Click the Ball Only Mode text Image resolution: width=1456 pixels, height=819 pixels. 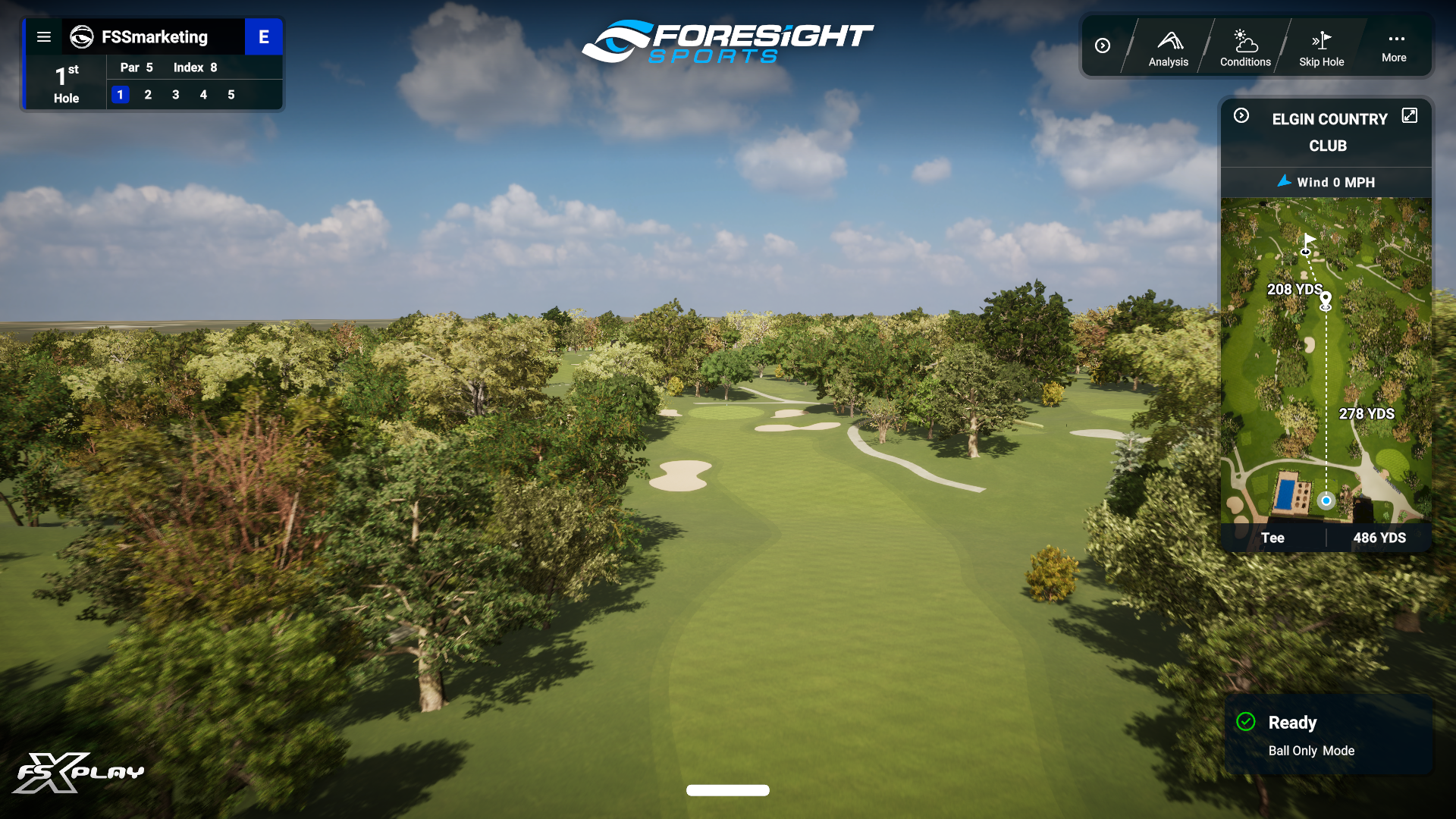click(1312, 751)
